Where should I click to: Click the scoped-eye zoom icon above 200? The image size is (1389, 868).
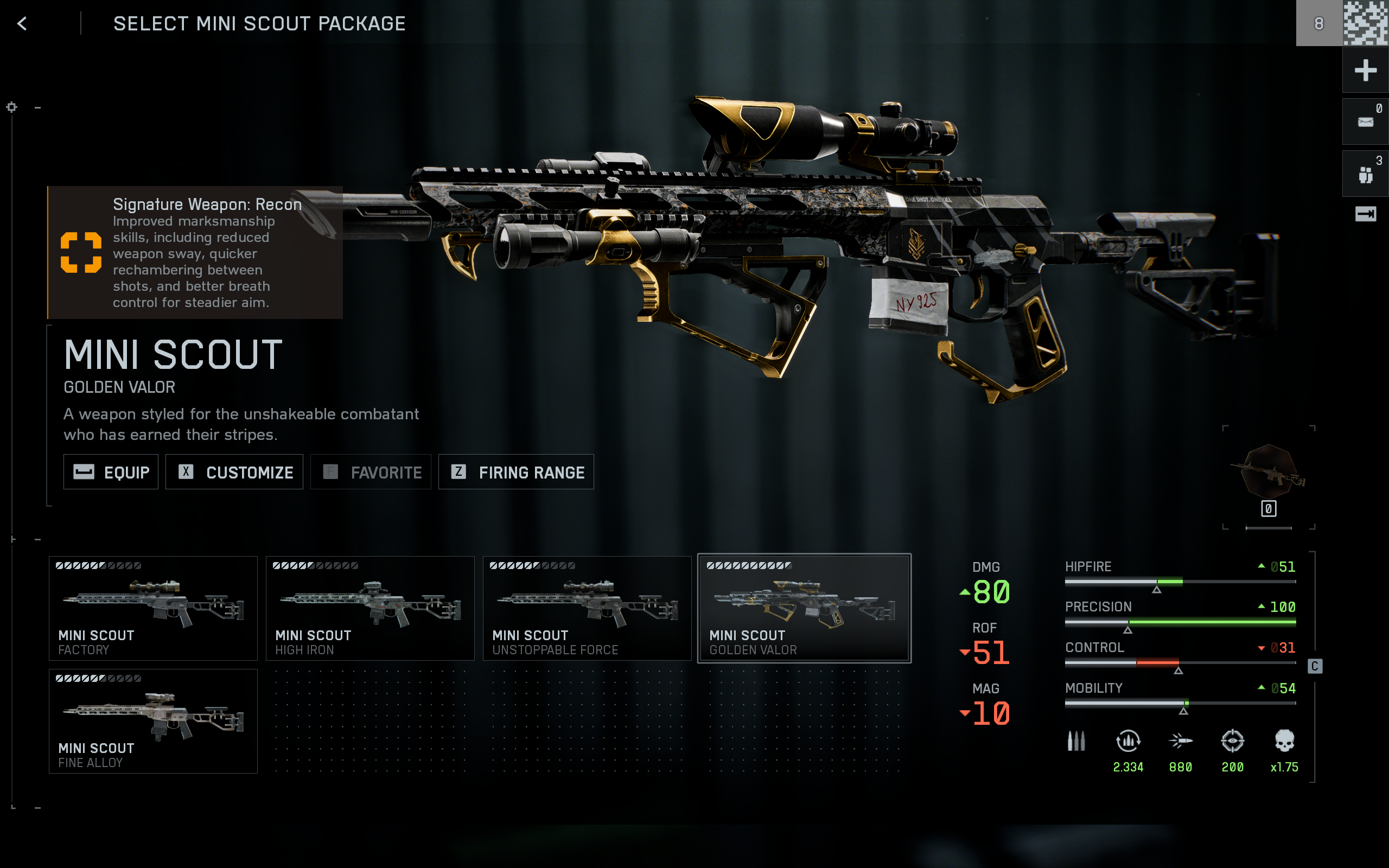pyautogui.click(x=1233, y=742)
